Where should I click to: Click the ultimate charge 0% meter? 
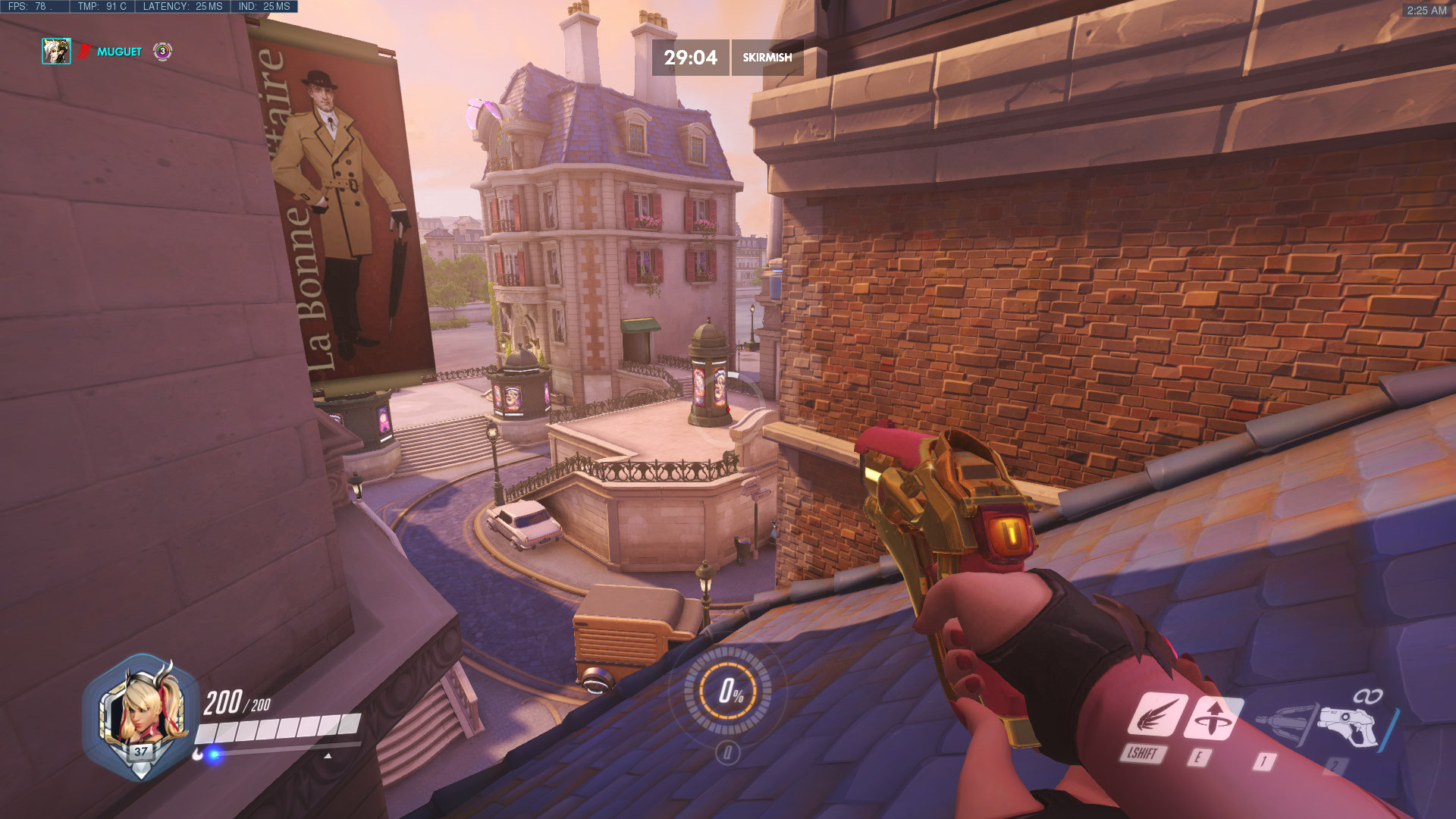[730, 692]
